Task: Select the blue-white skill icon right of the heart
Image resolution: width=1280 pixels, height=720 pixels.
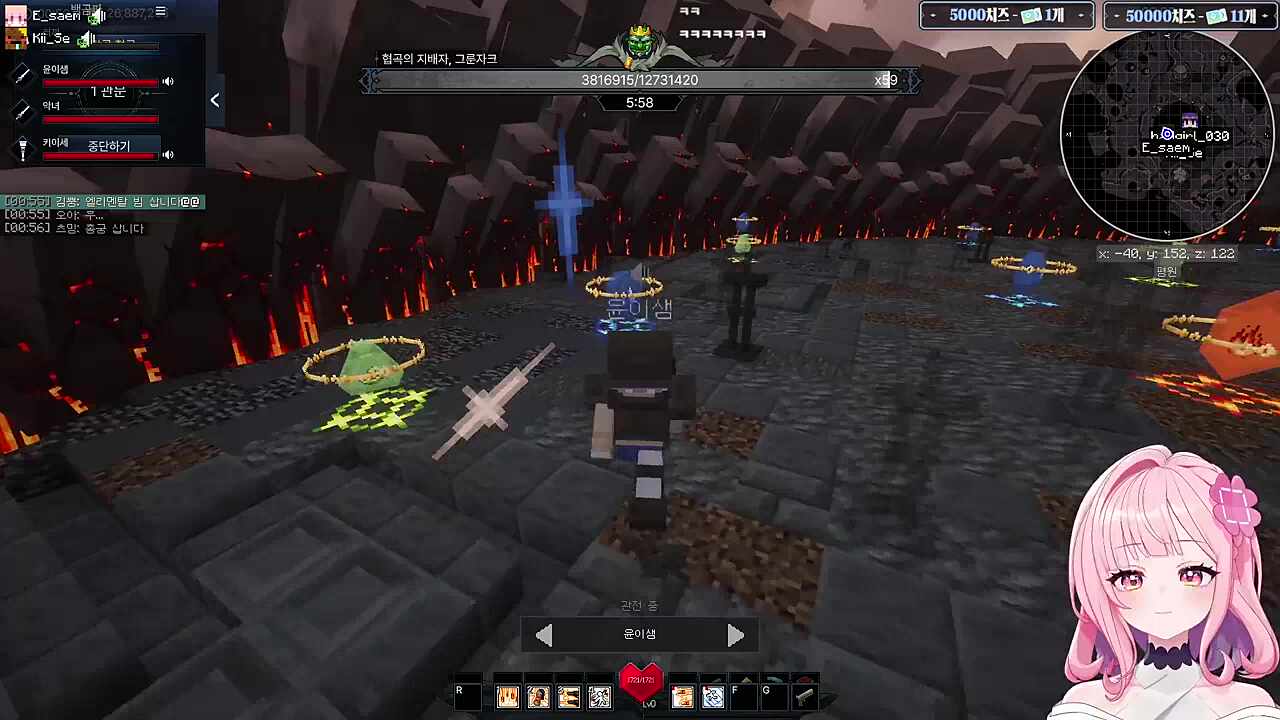Action: tap(713, 697)
